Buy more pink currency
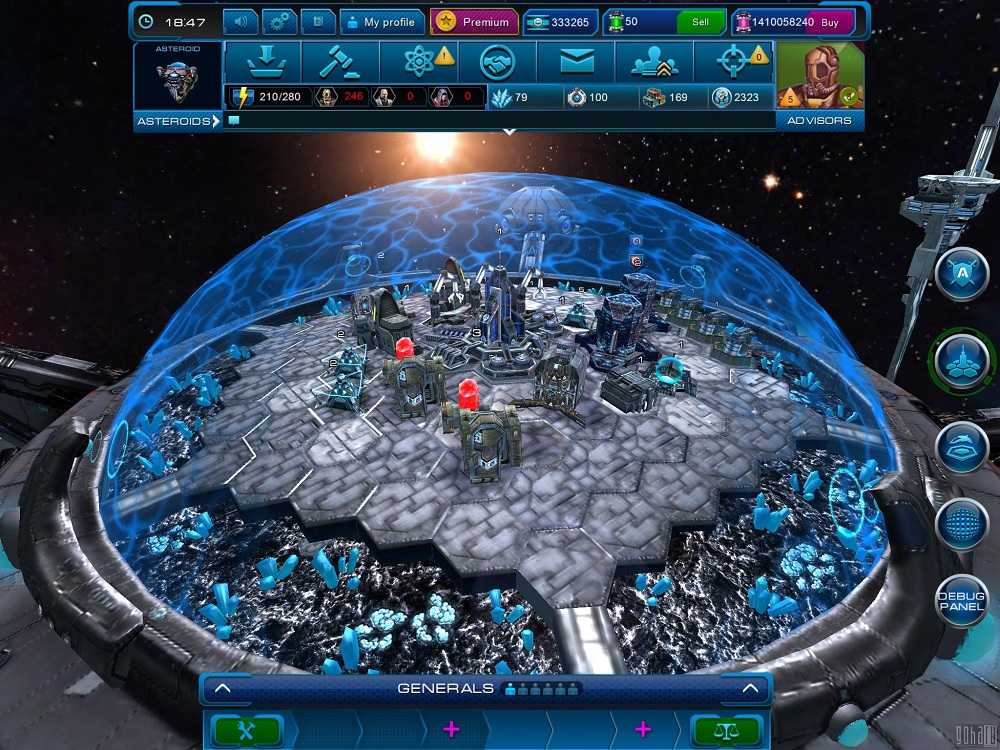 tap(836, 22)
